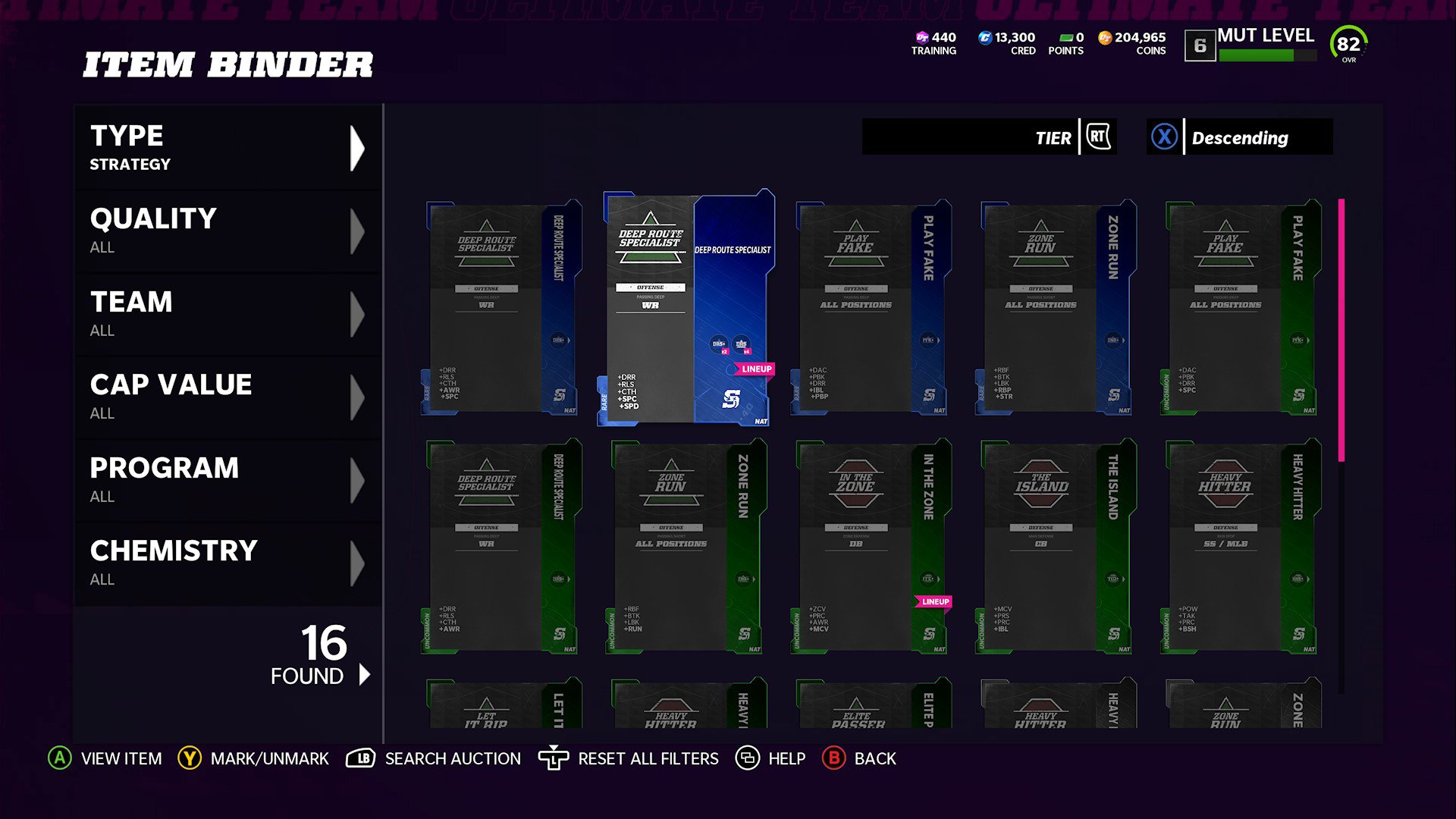Click the SEARCH AUCTION button
Image resolution: width=1456 pixels, height=819 pixels.
(x=434, y=758)
